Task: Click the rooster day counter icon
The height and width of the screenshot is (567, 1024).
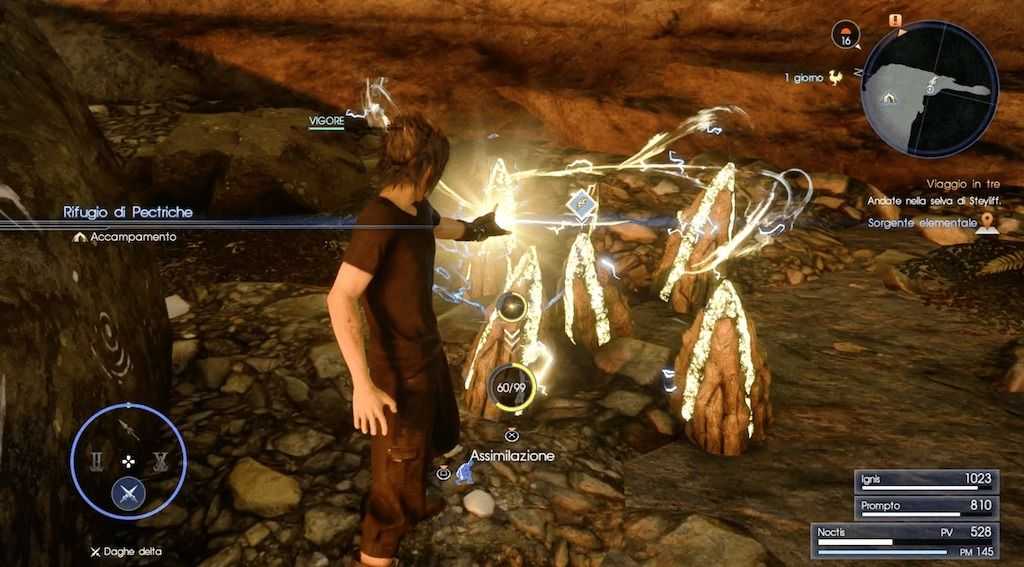Action: [x=836, y=76]
